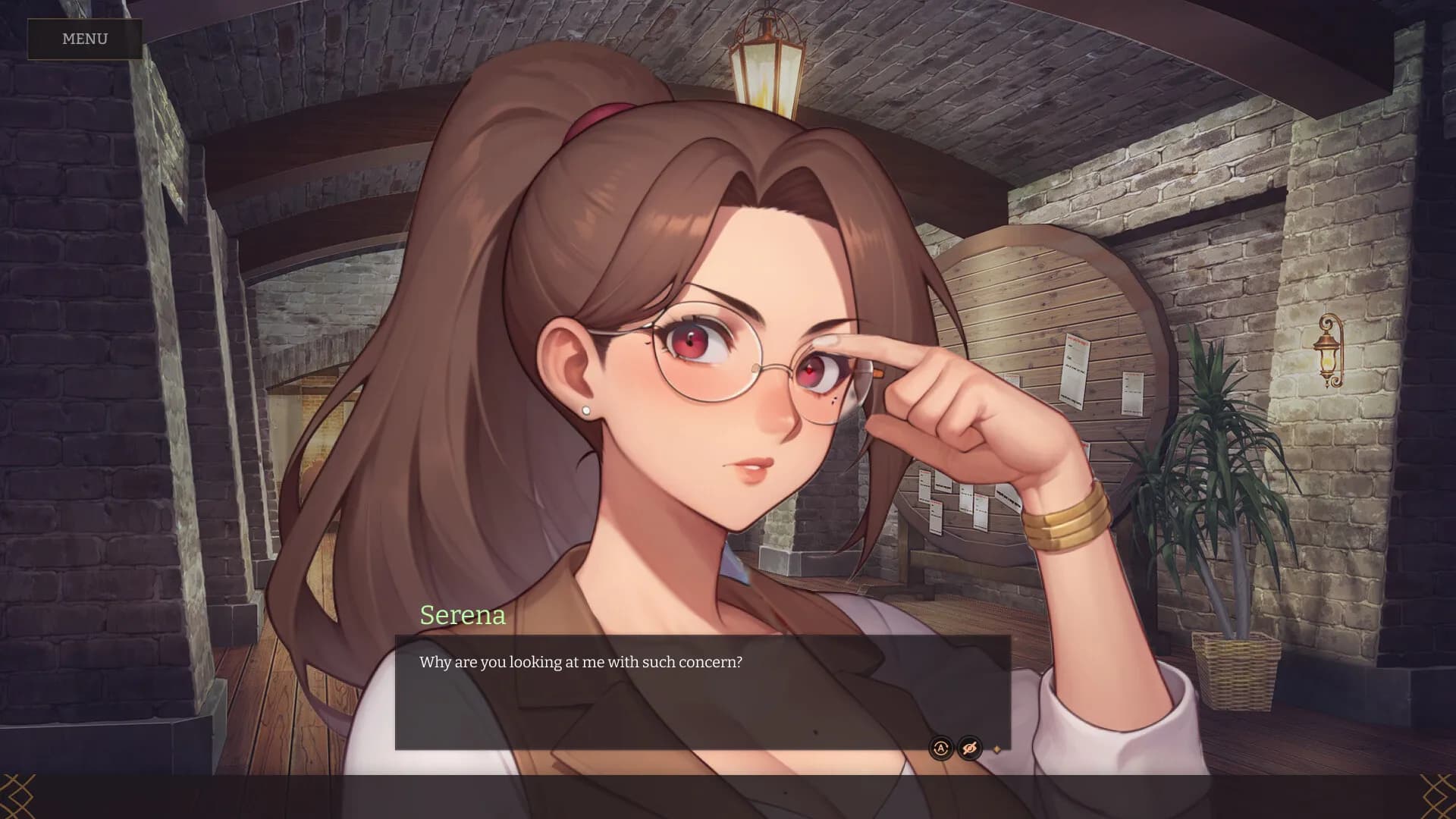This screenshot has height=819, width=1456.
Task: Click Serena's name label
Action: [x=464, y=615]
